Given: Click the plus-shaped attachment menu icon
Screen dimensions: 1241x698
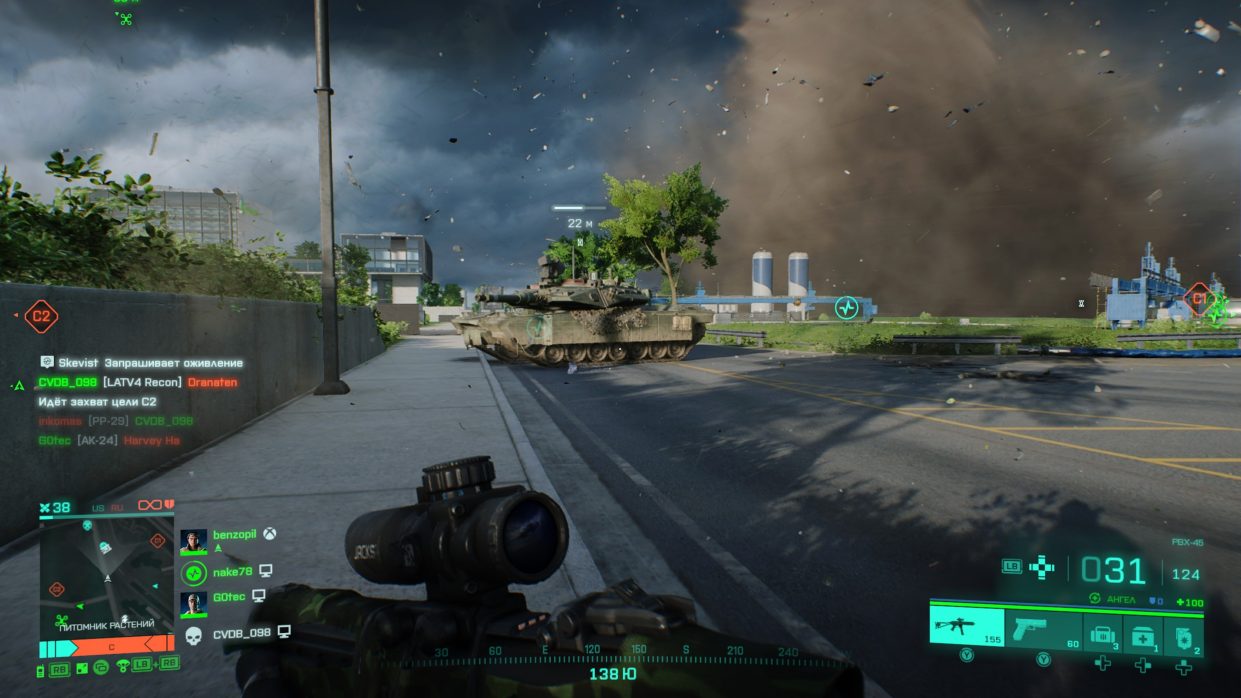Looking at the screenshot, I should tap(1041, 566).
